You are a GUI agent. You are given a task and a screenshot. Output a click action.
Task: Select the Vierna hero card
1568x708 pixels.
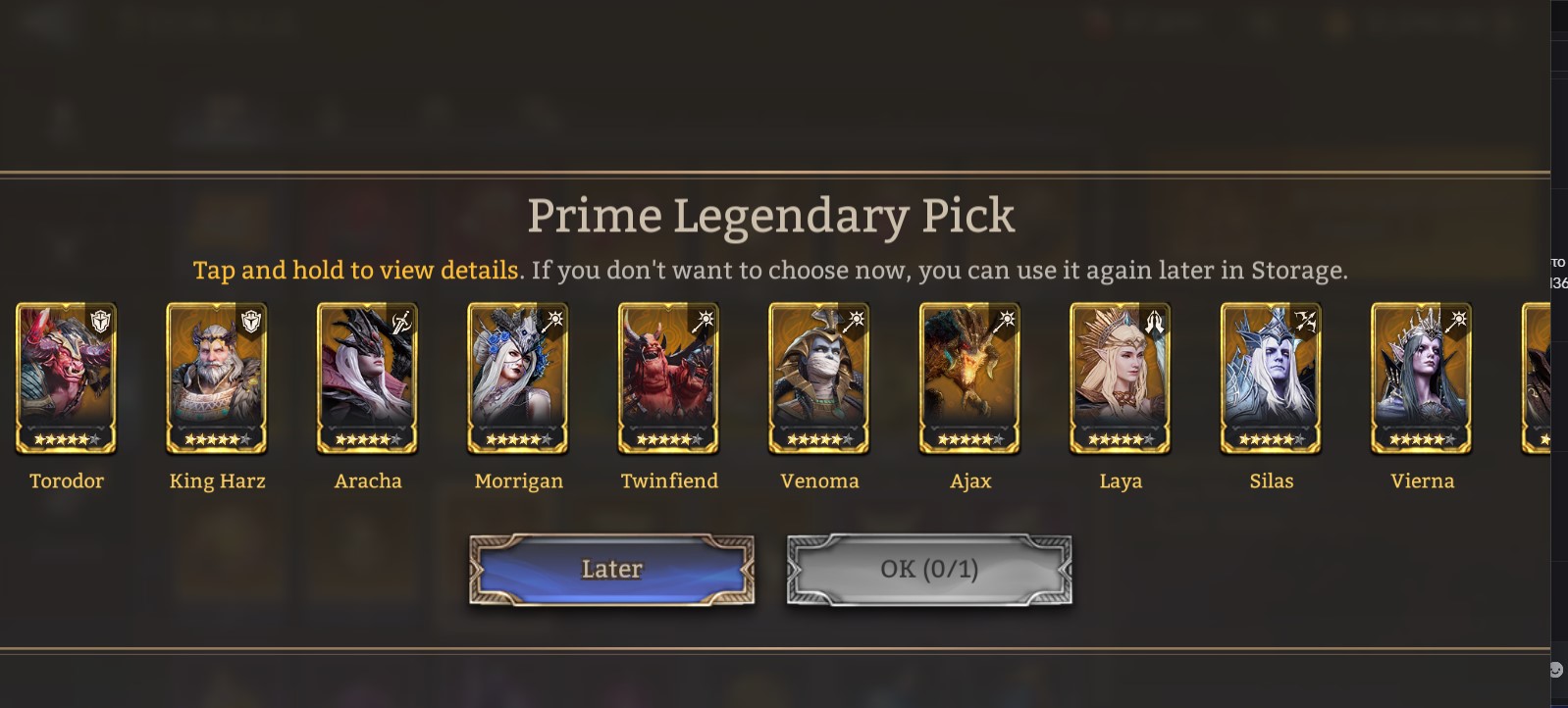(x=1422, y=378)
